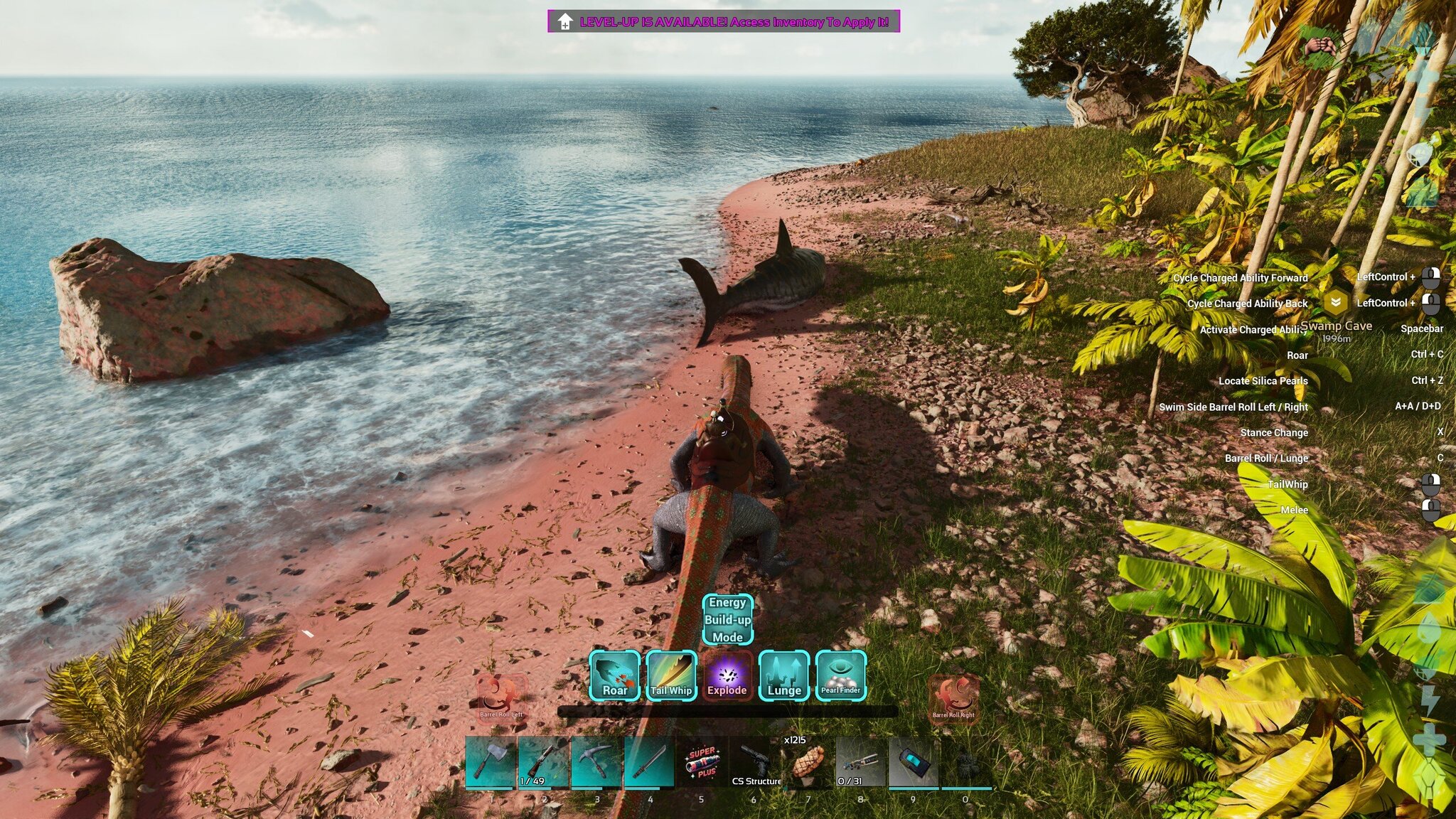Screen dimensions: 1456x819
Task: Click the level-up available notification banner
Action: [723, 21]
